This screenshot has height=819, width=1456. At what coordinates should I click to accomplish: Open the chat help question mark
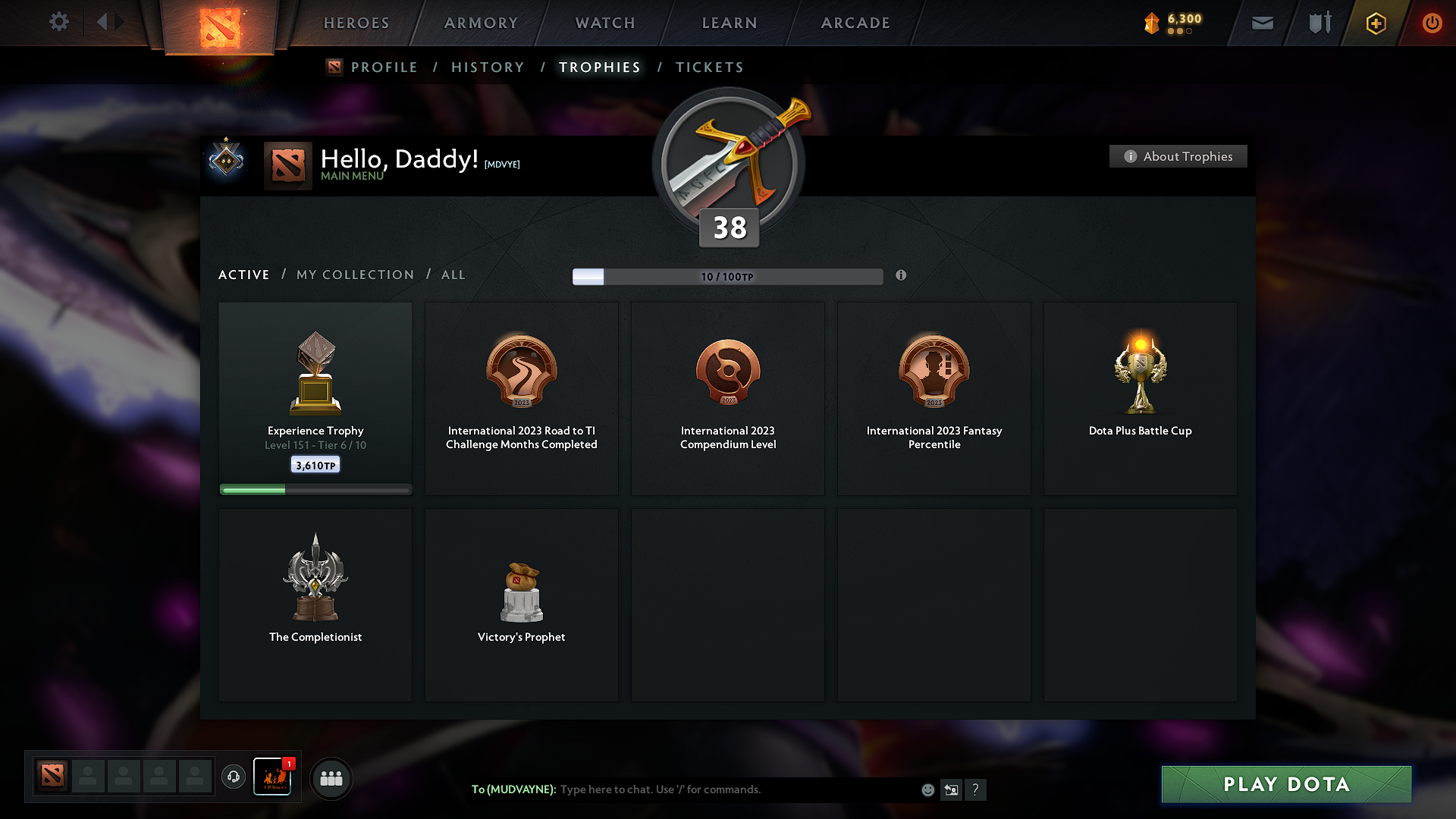976,789
